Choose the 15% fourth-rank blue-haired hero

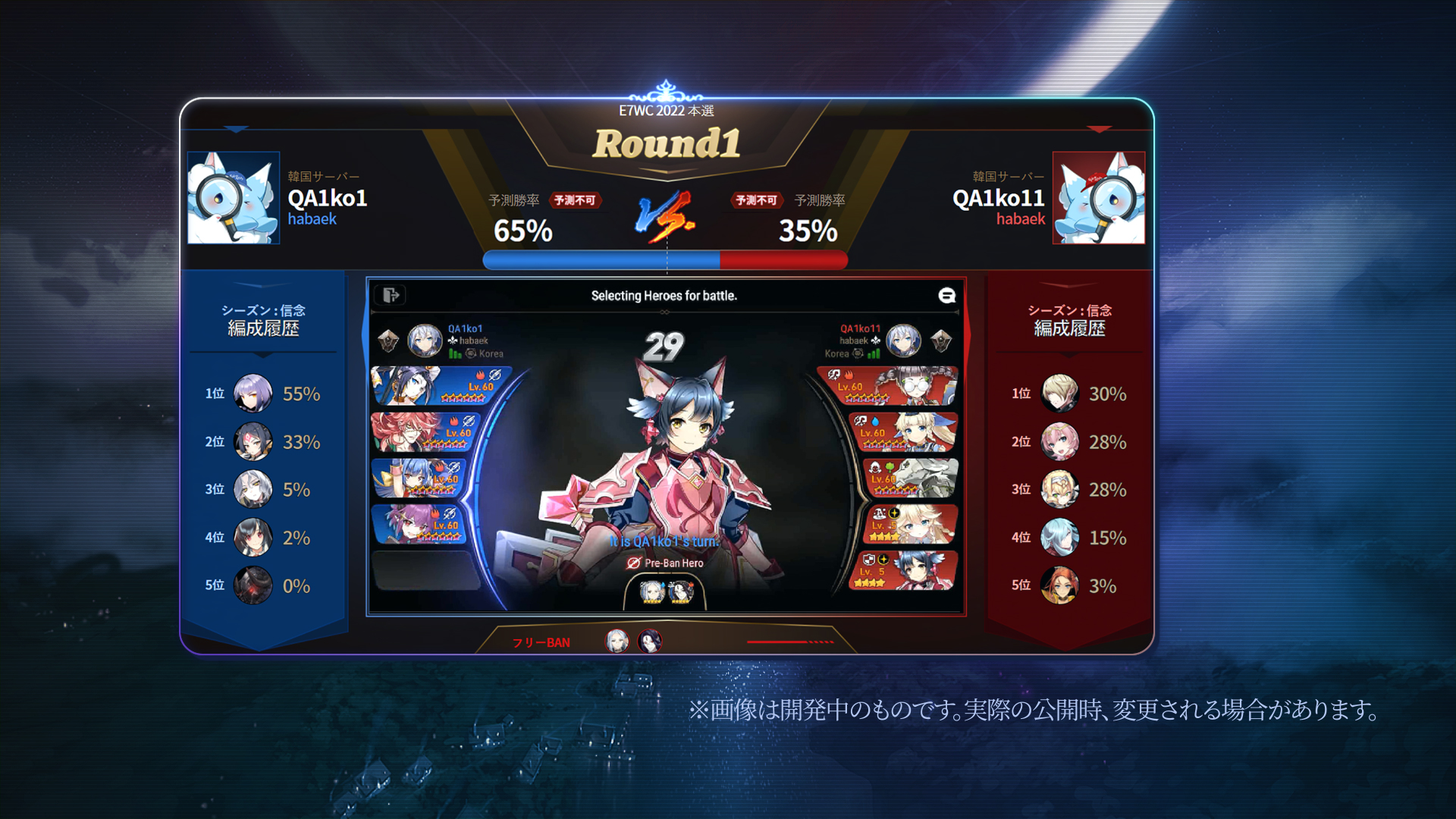coord(1059,538)
